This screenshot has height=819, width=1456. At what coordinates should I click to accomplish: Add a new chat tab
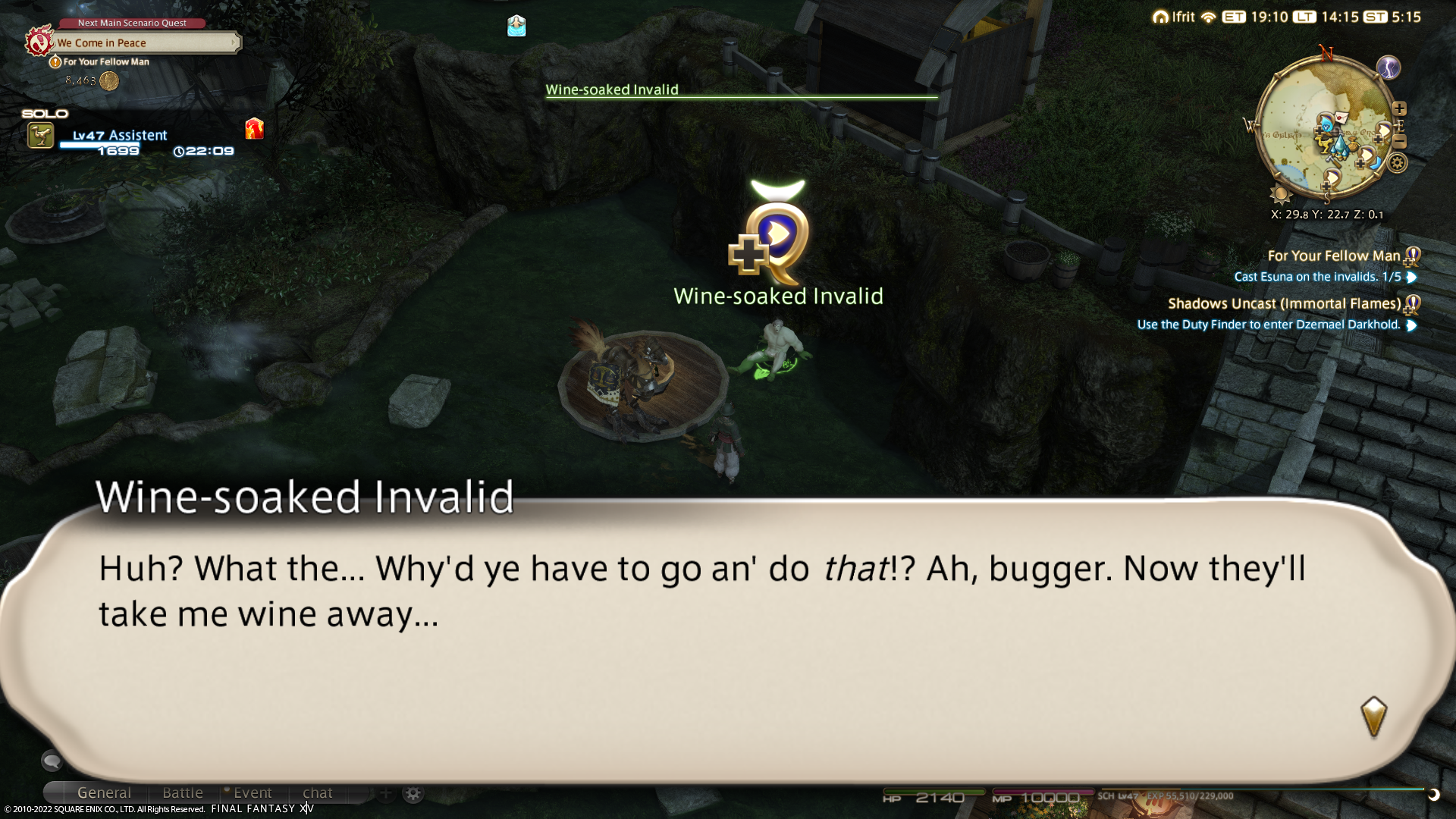[385, 793]
